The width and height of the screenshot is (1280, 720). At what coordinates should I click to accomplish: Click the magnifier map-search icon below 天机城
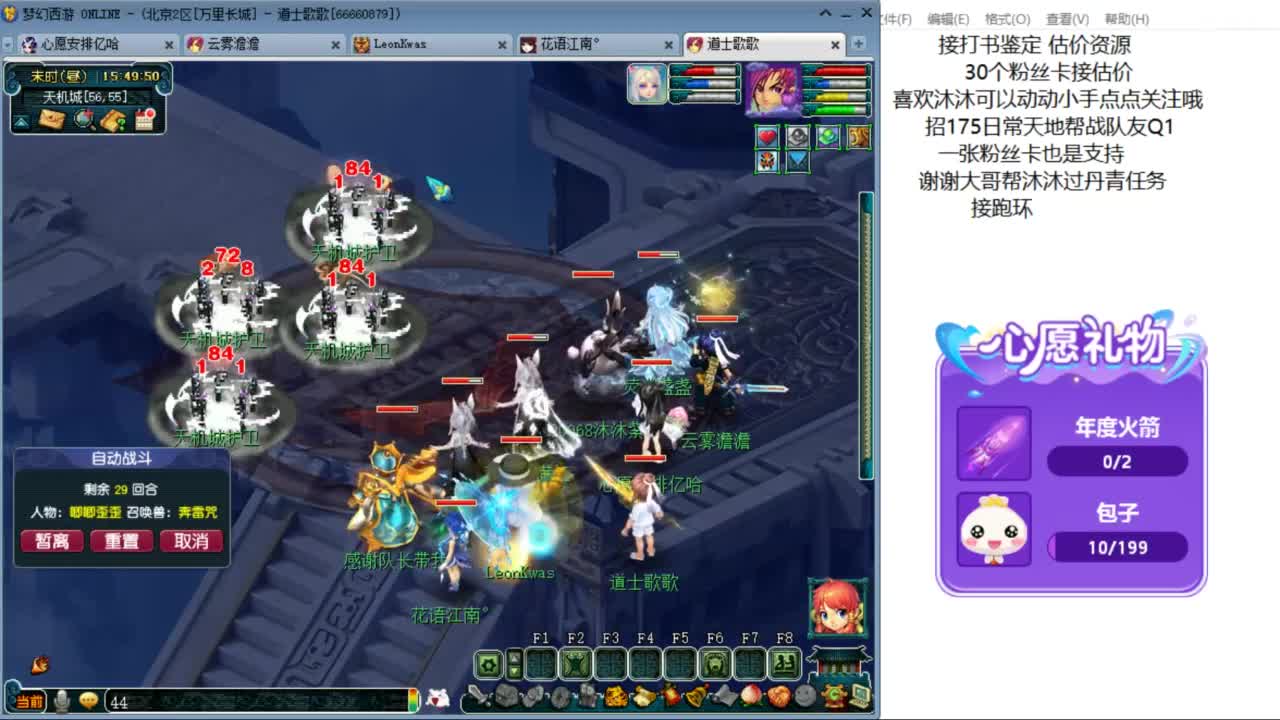[x=82, y=120]
